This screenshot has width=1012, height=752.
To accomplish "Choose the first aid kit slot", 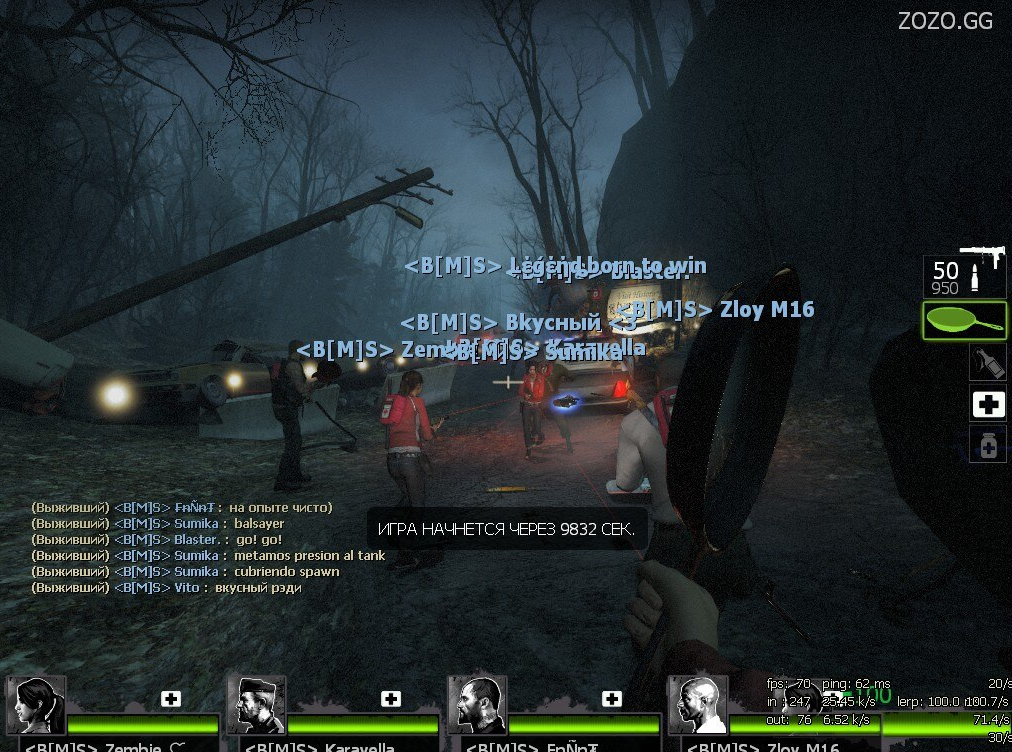I will 988,404.
